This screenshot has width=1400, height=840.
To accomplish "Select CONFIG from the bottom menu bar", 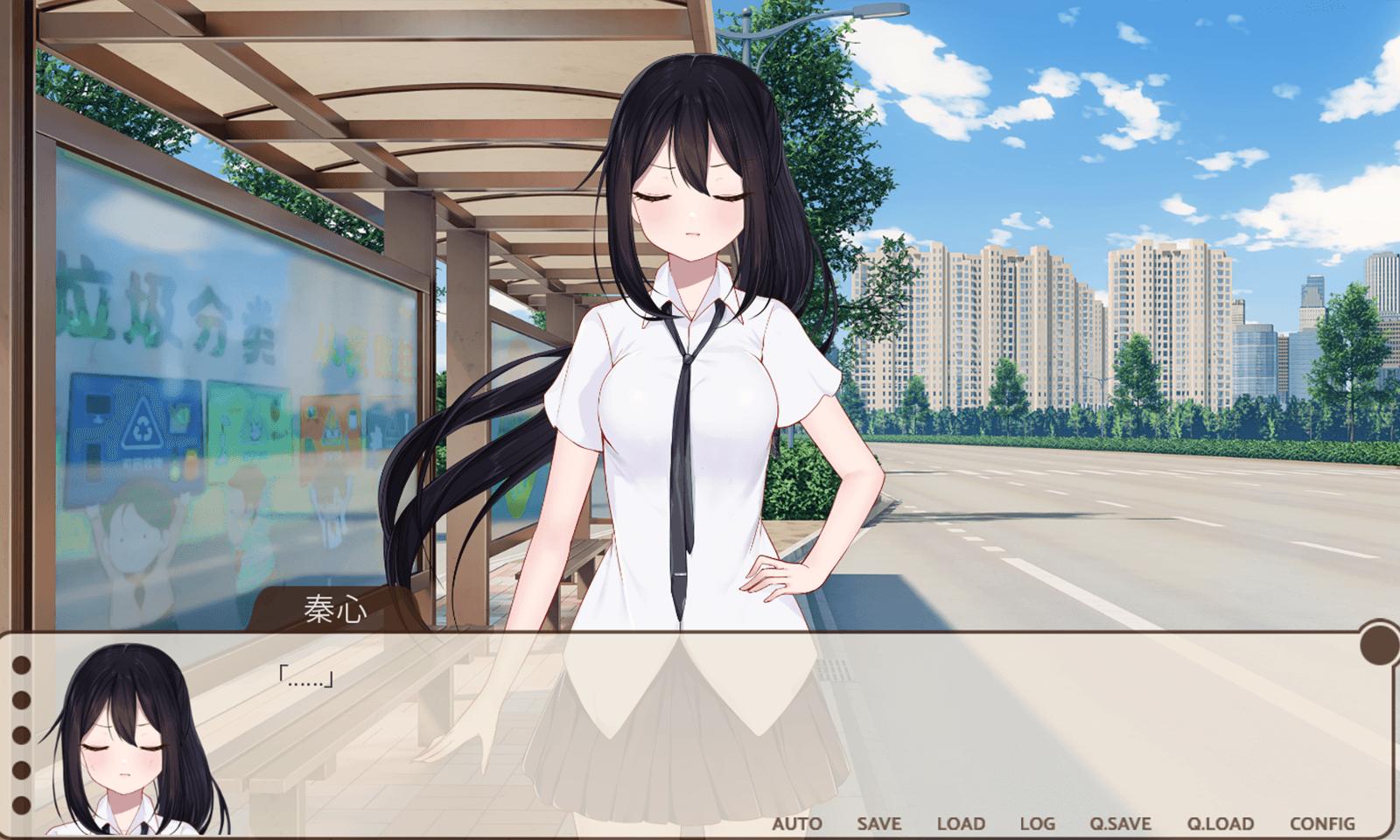I will point(1322,823).
